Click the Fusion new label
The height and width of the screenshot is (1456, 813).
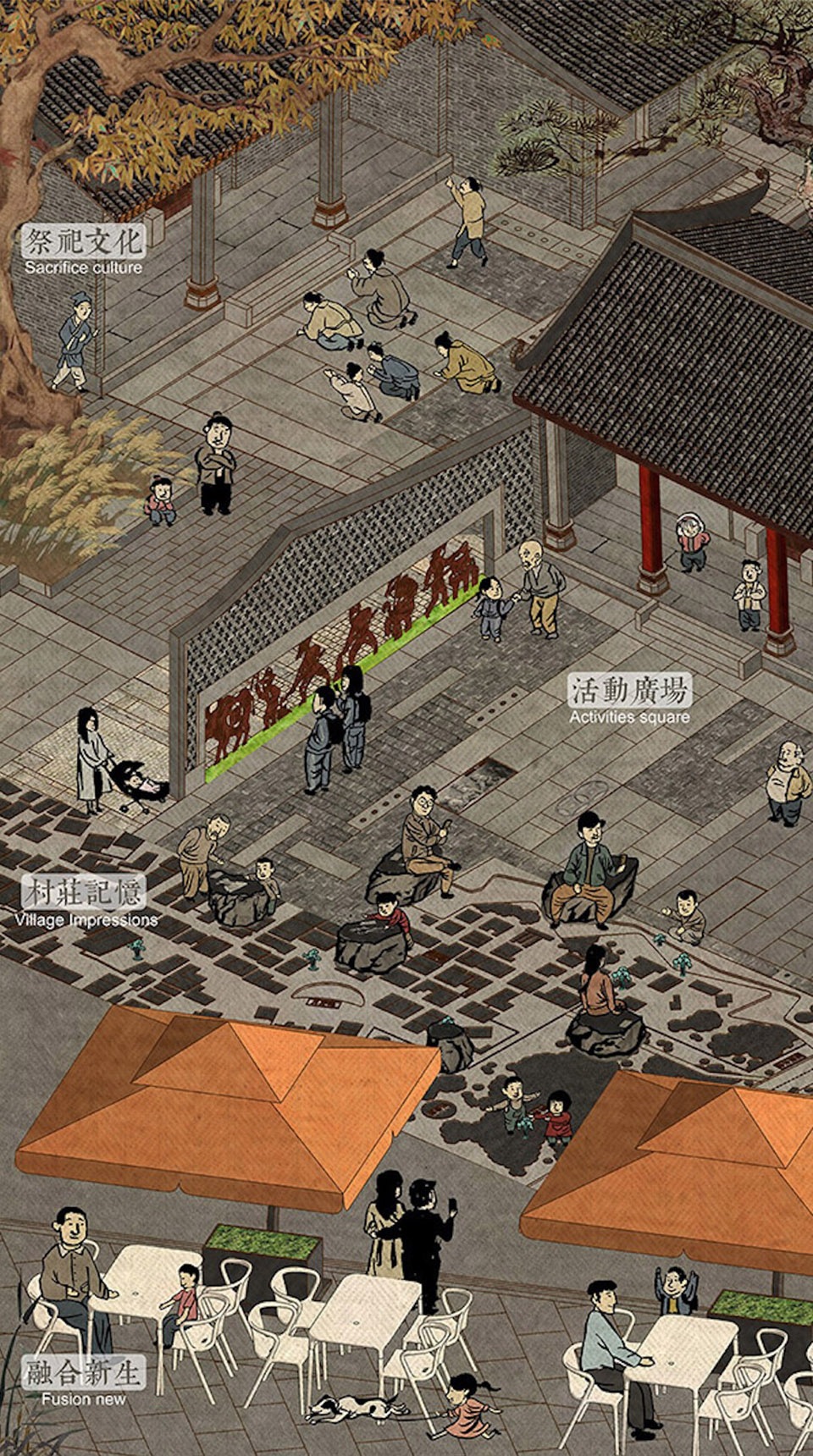[x=83, y=1382]
